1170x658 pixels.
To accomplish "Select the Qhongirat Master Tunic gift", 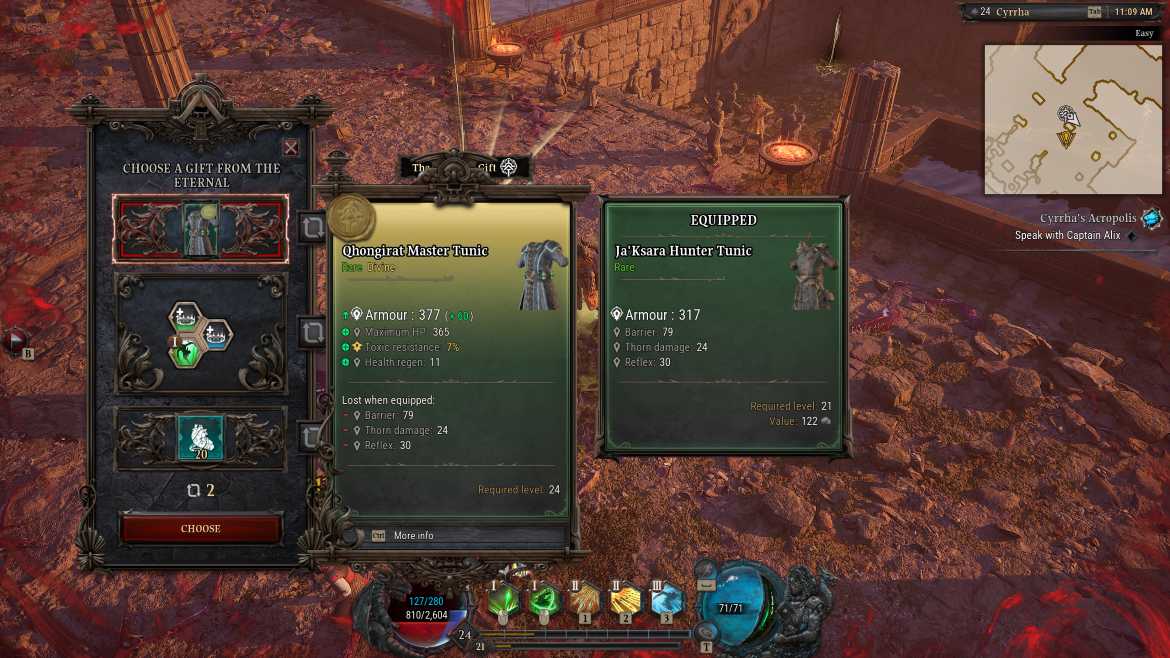I will pyautogui.click(x=201, y=229).
